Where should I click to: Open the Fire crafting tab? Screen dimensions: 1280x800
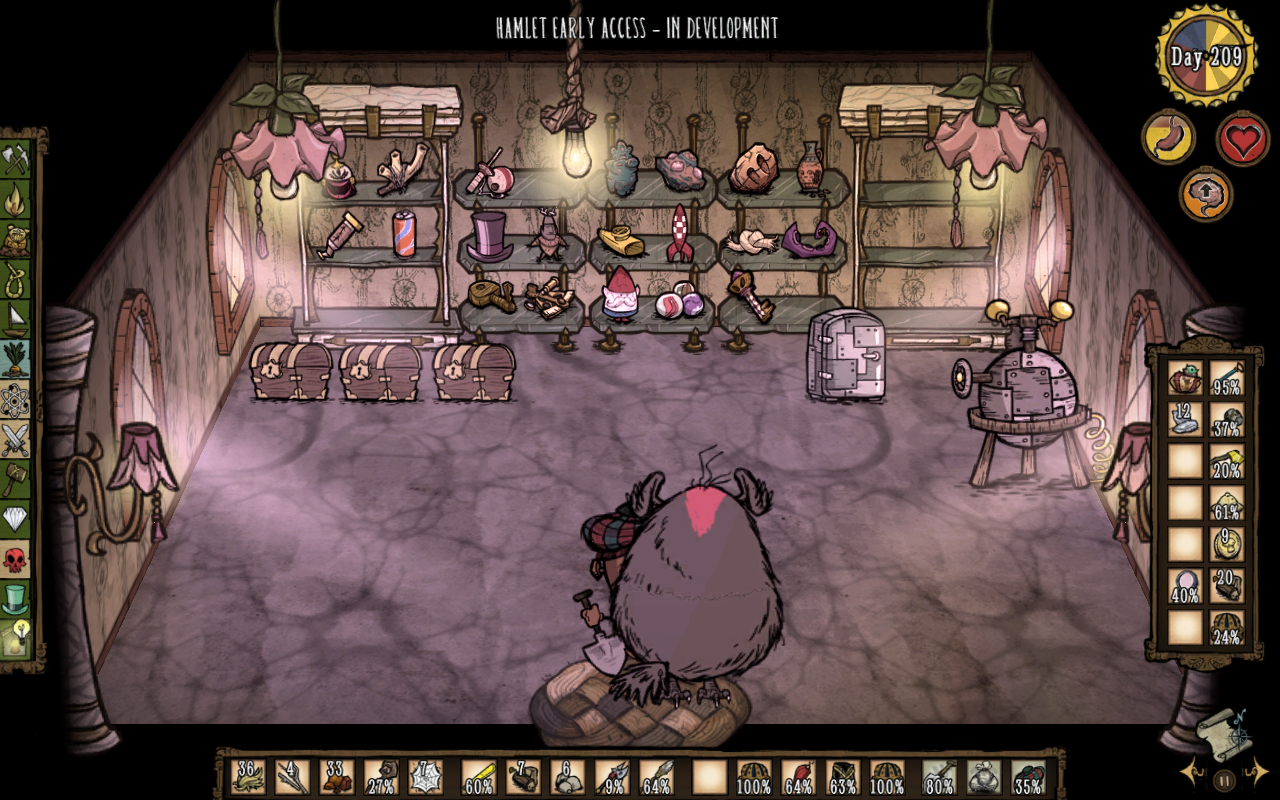point(16,200)
